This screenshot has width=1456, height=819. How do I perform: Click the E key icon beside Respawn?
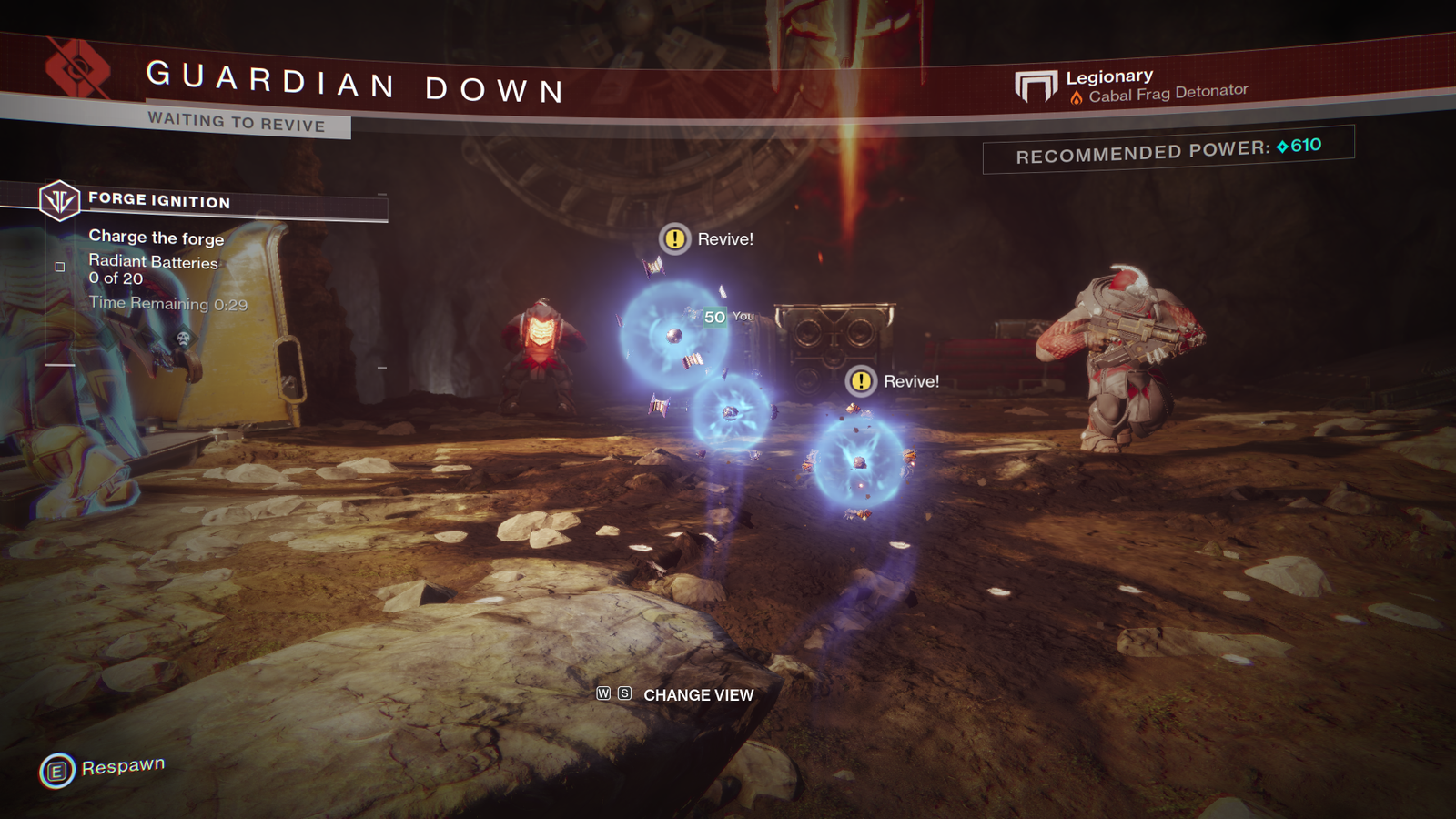pyautogui.click(x=56, y=769)
